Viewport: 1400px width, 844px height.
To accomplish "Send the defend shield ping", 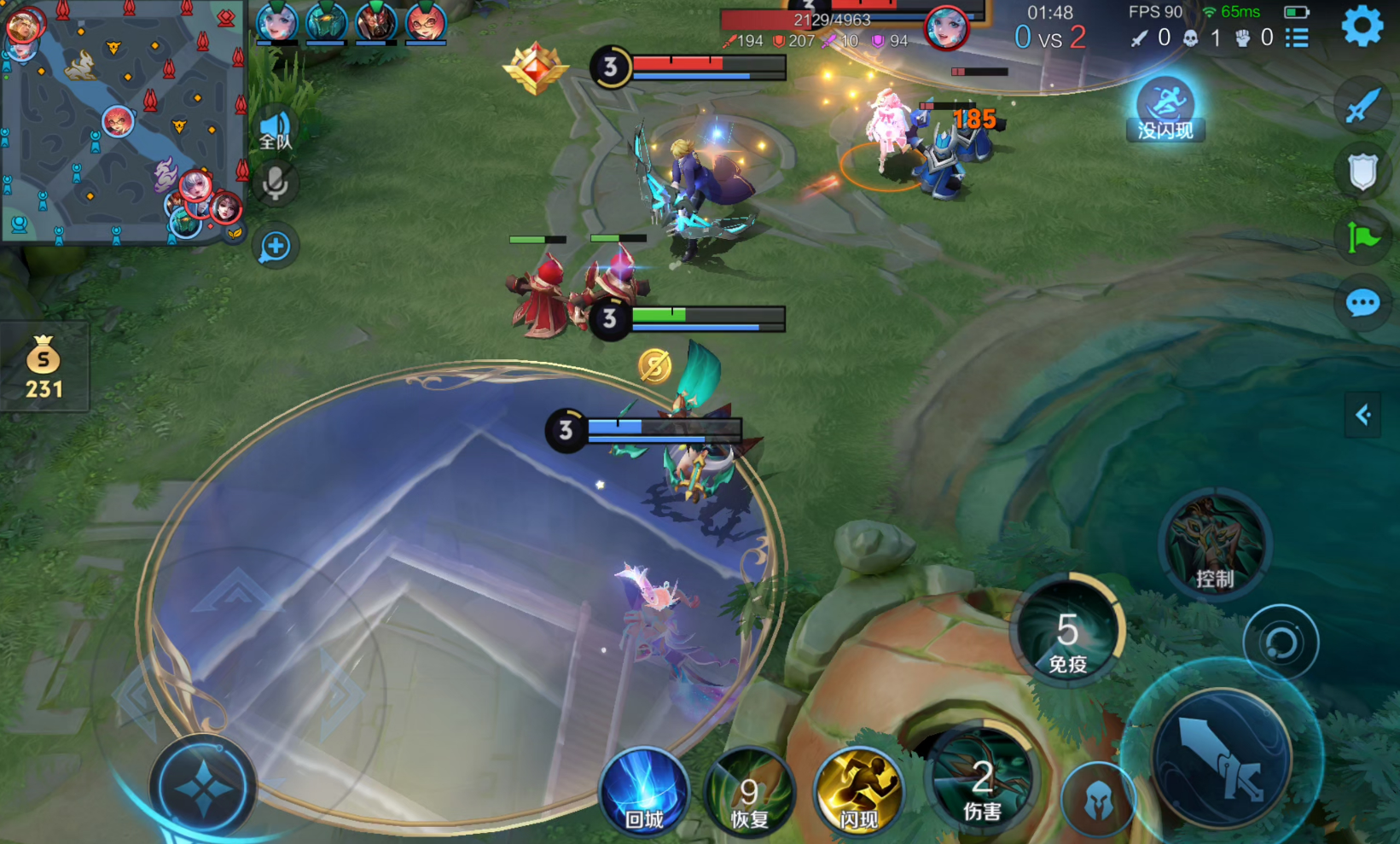I will tap(1362, 172).
